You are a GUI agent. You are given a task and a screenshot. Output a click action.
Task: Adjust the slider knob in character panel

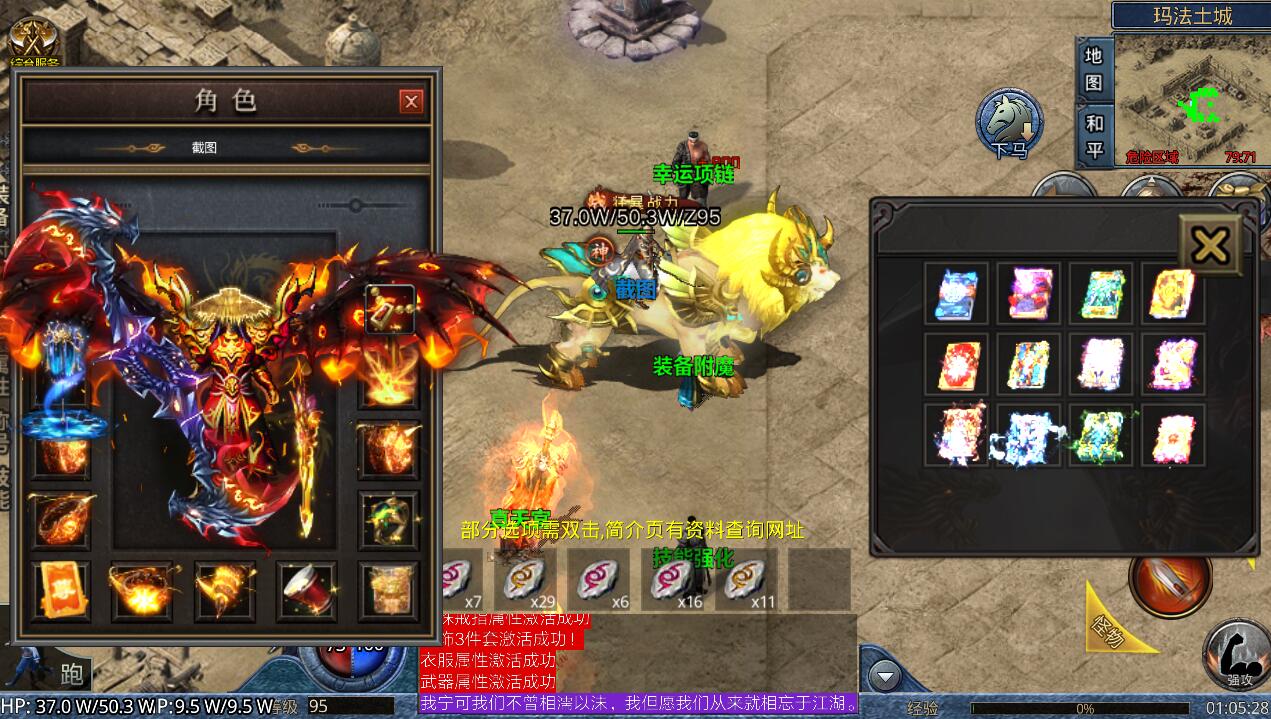pyautogui.click(x=357, y=206)
